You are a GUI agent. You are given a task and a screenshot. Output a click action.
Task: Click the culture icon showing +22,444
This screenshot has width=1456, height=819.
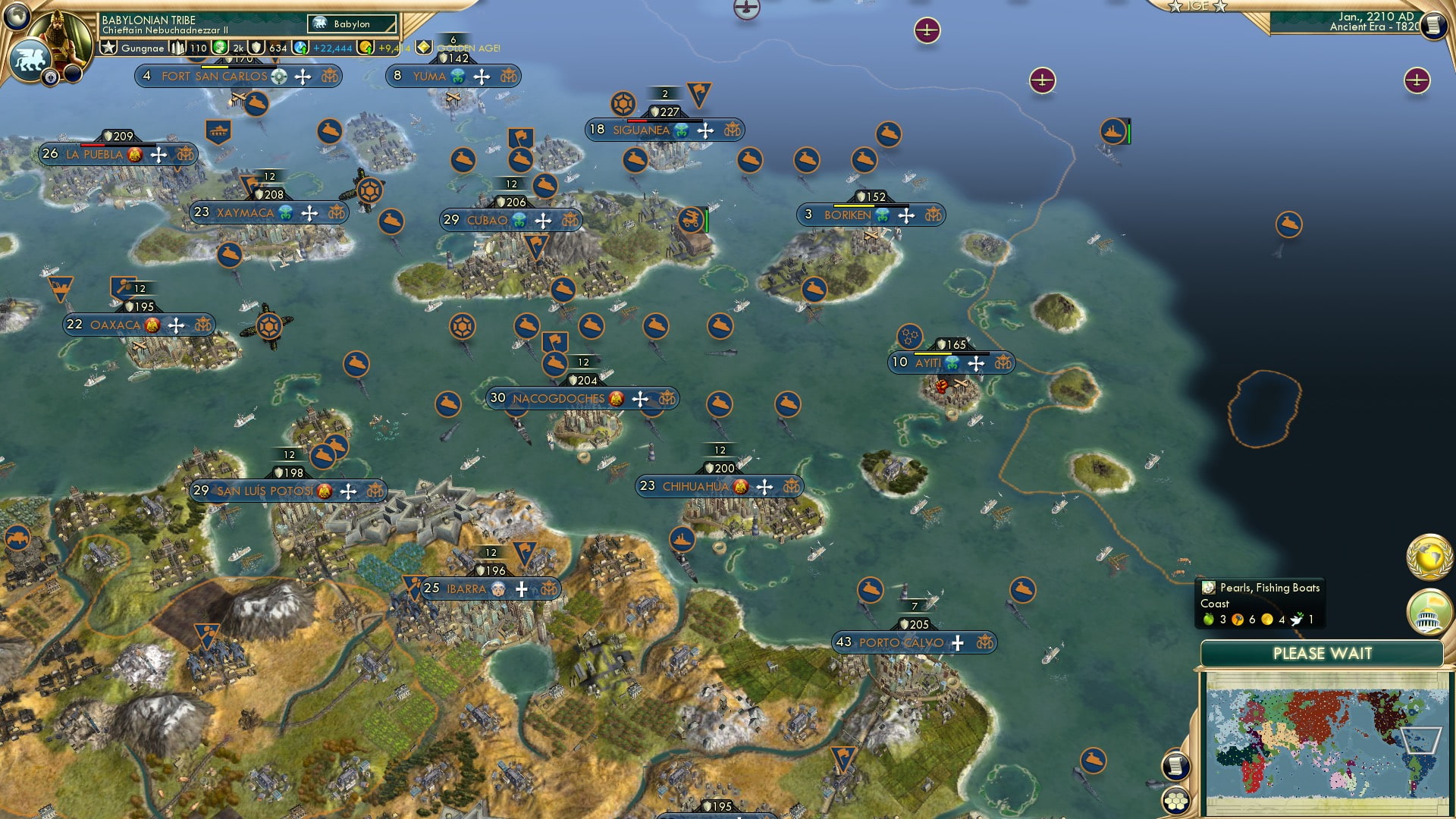pyautogui.click(x=302, y=47)
